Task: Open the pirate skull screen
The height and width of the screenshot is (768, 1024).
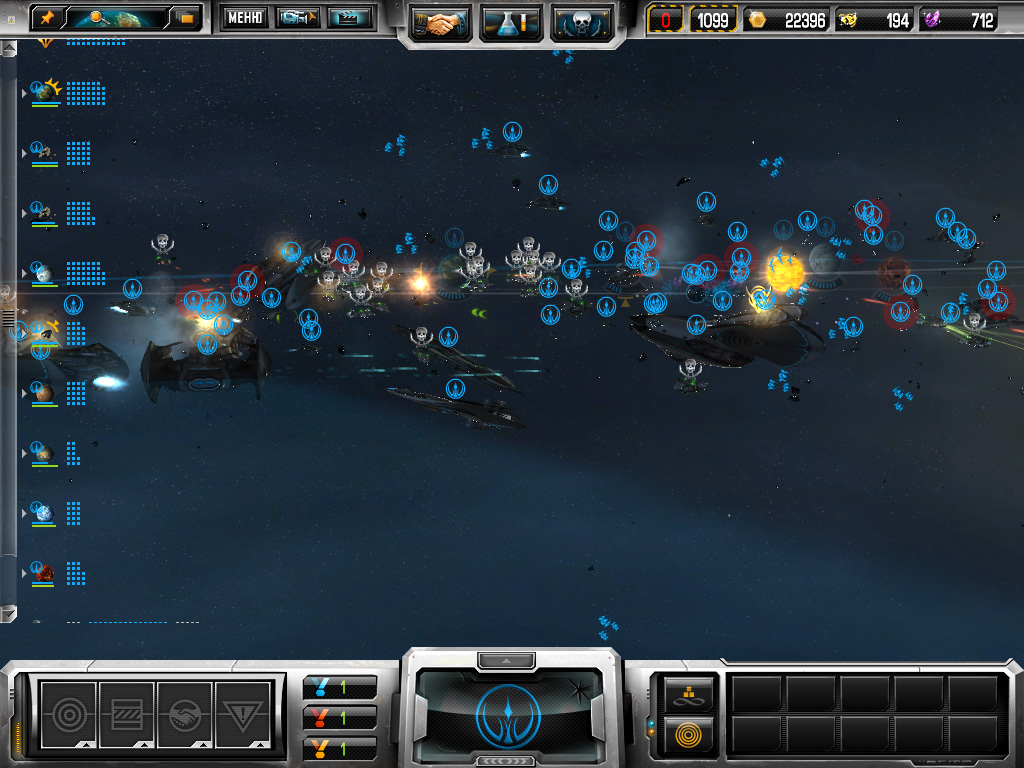Action: (x=581, y=22)
